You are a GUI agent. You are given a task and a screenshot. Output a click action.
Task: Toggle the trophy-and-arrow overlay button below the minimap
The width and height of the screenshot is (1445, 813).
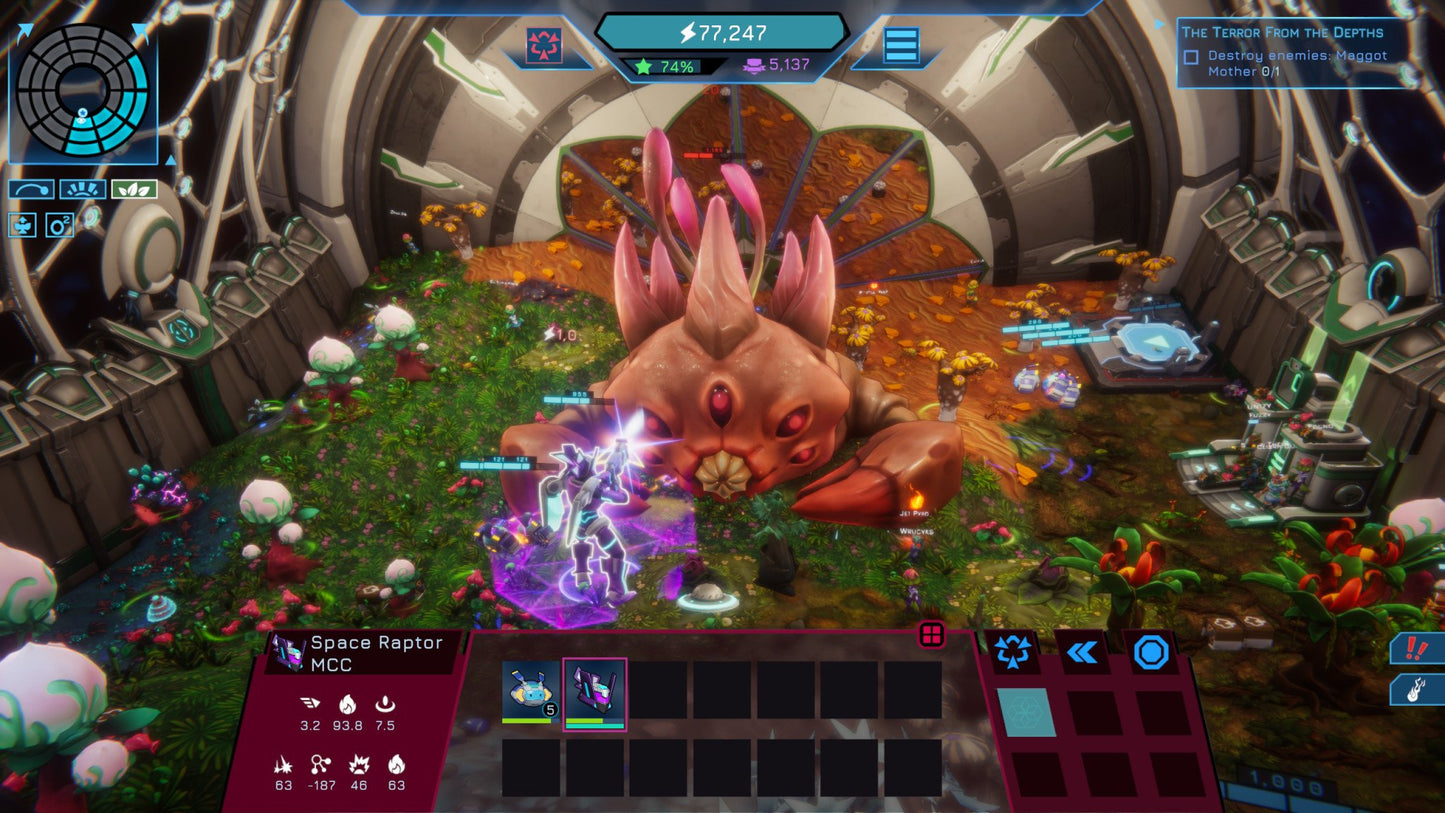23,224
